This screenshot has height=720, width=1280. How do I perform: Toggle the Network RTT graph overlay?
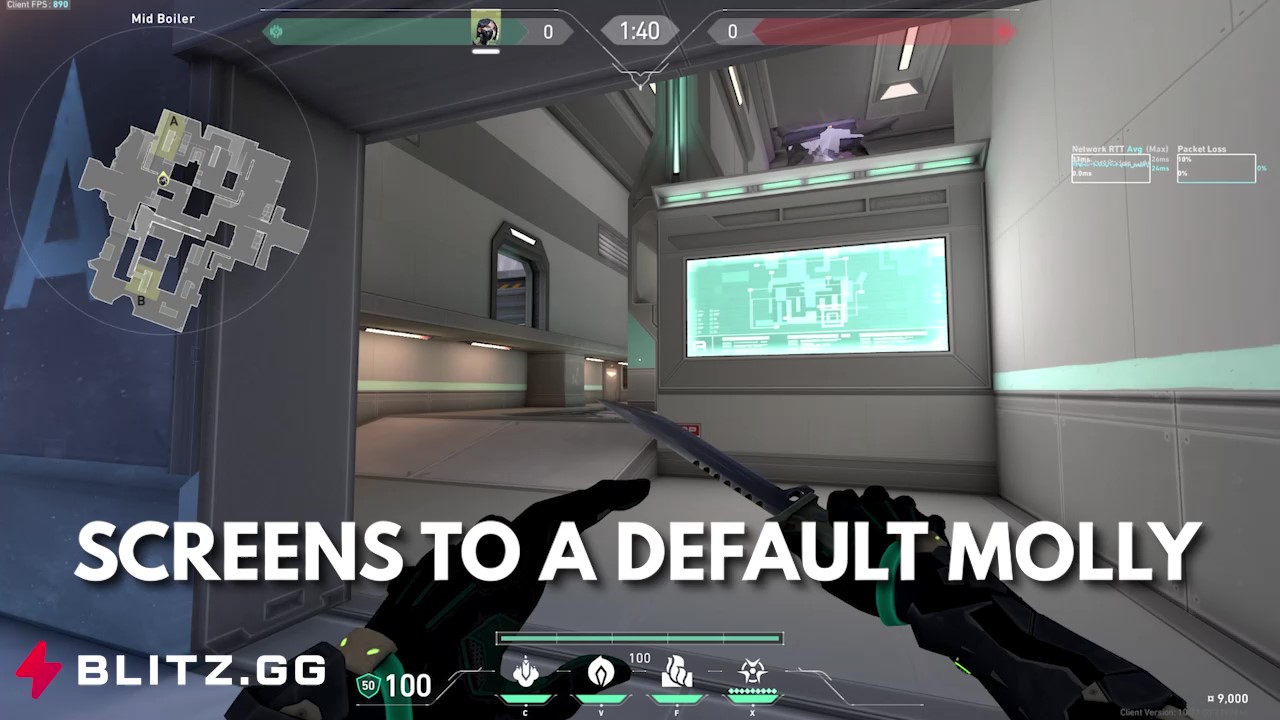pyautogui.click(x=1110, y=168)
